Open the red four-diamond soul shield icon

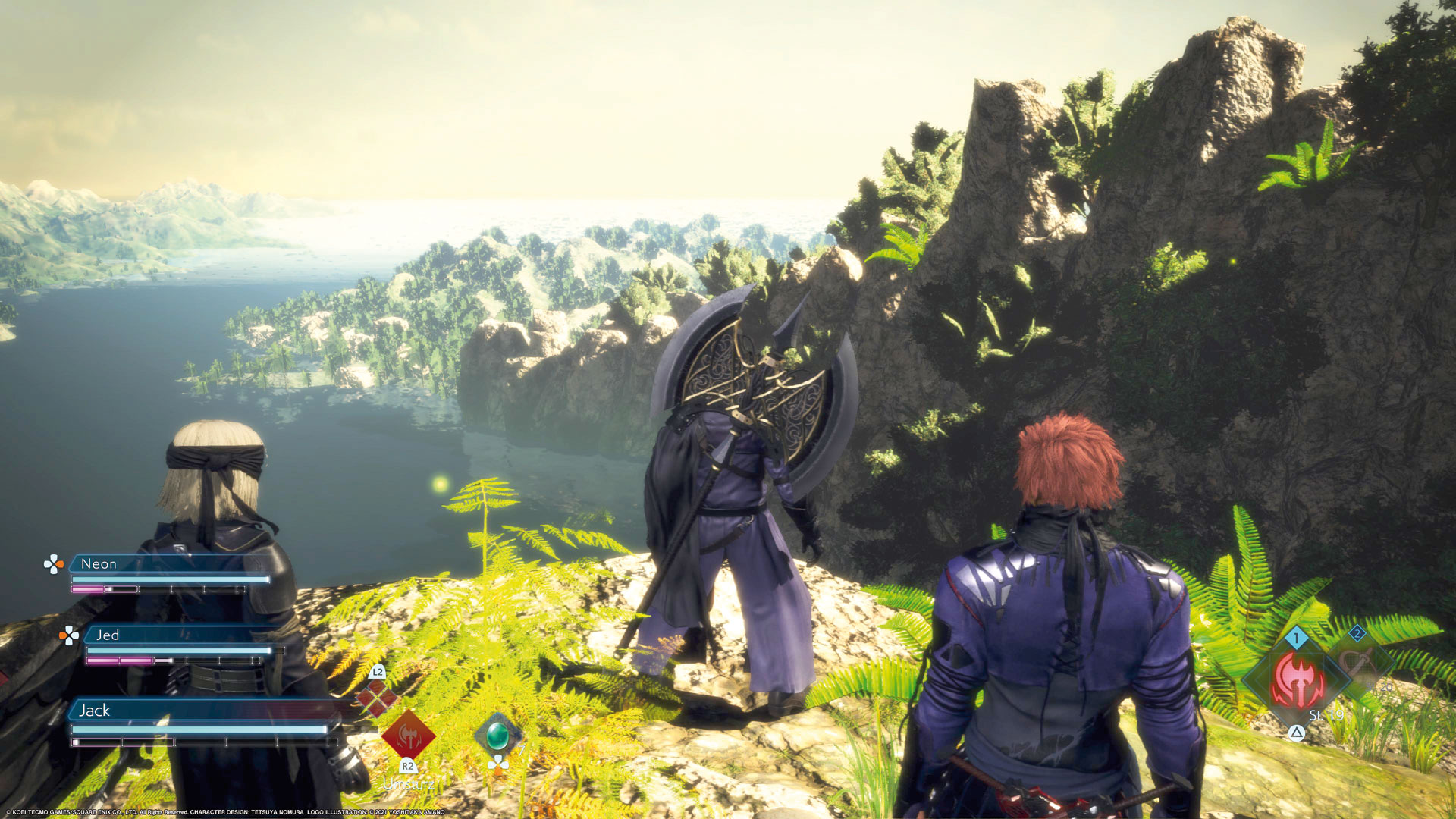pos(376,699)
